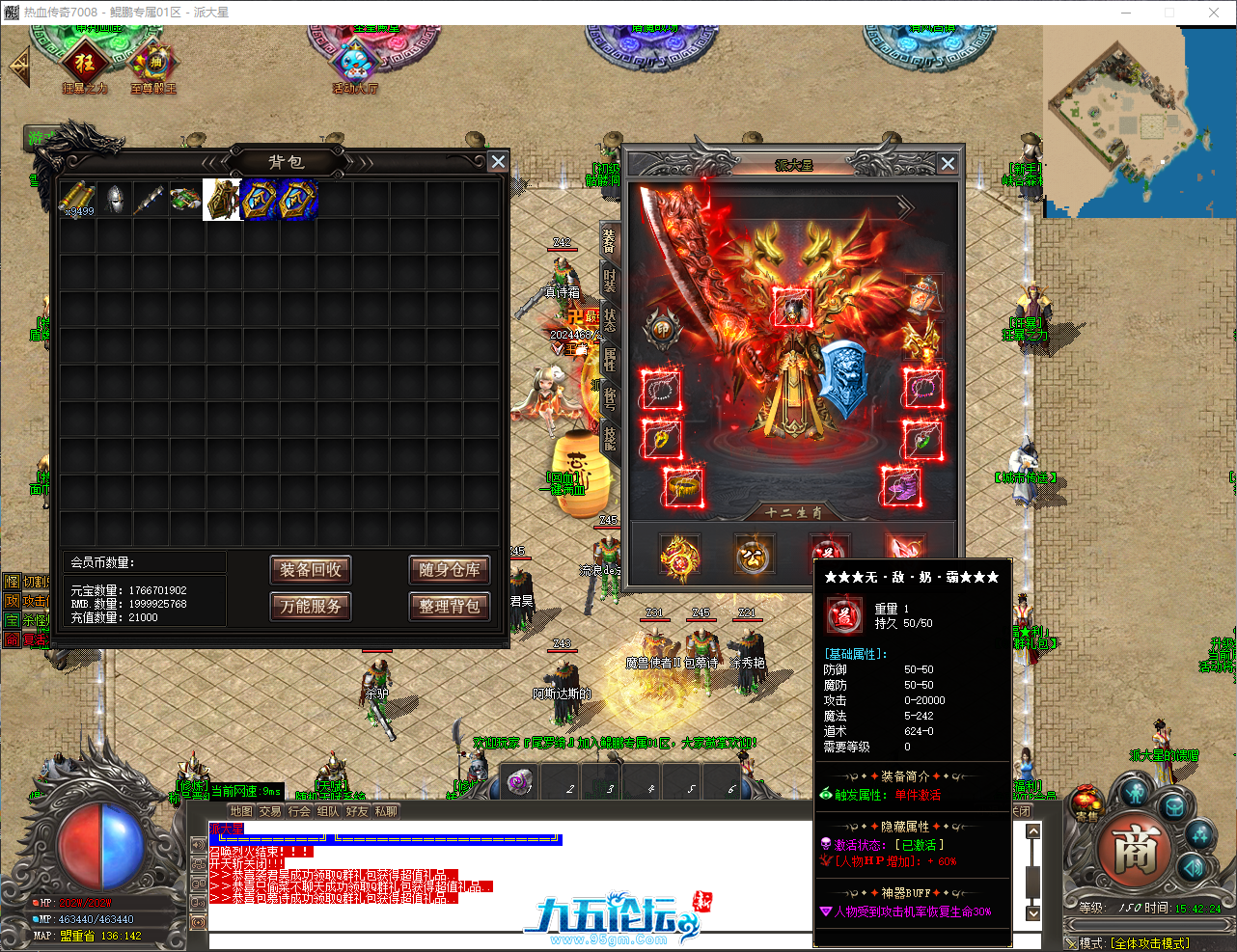Viewport: 1237px width, 952px height.
Task: Click the dragon zodiac icon in 十二生肖 row
Action: (680, 554)
